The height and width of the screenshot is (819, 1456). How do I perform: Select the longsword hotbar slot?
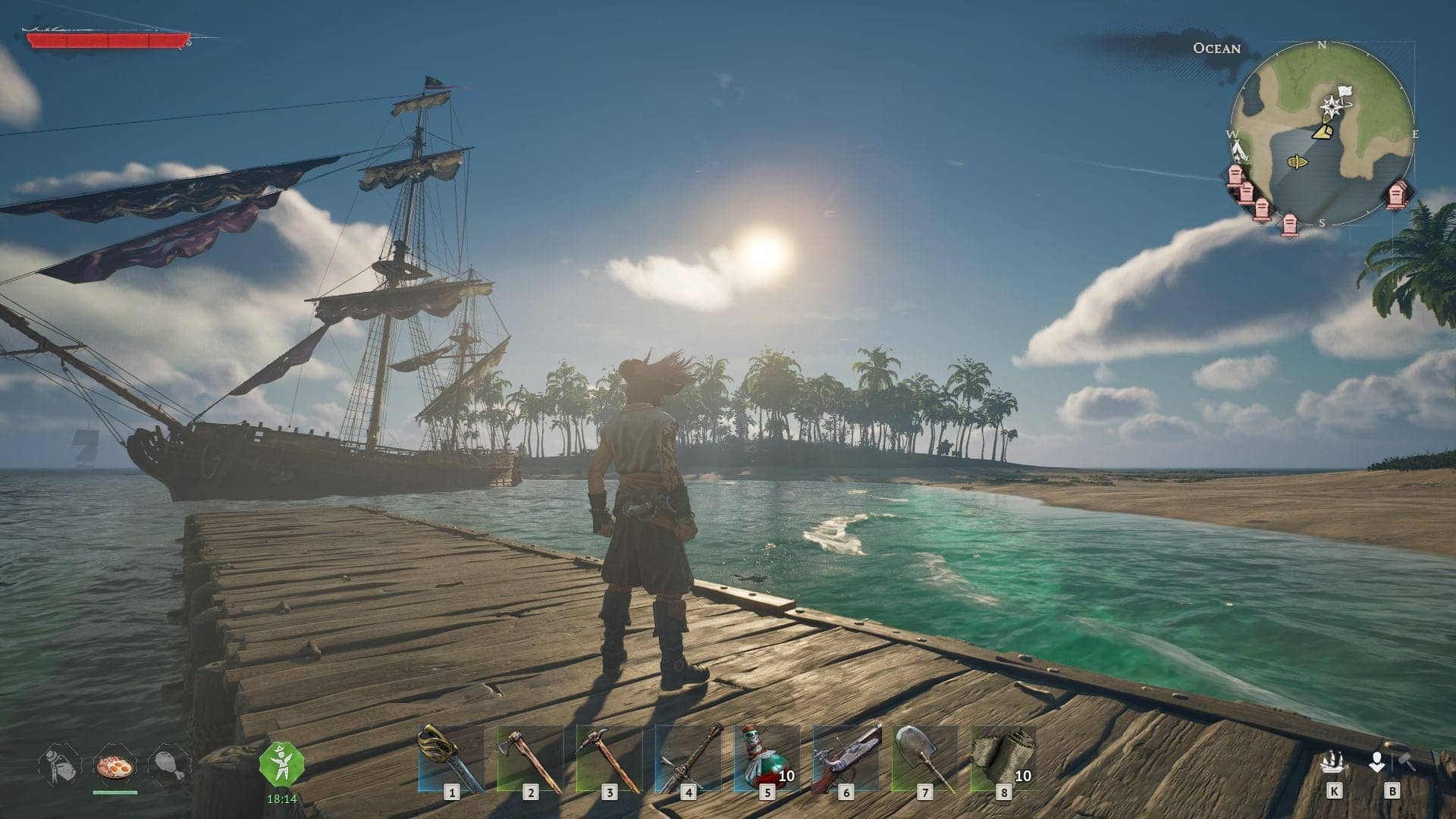(687, 759)
